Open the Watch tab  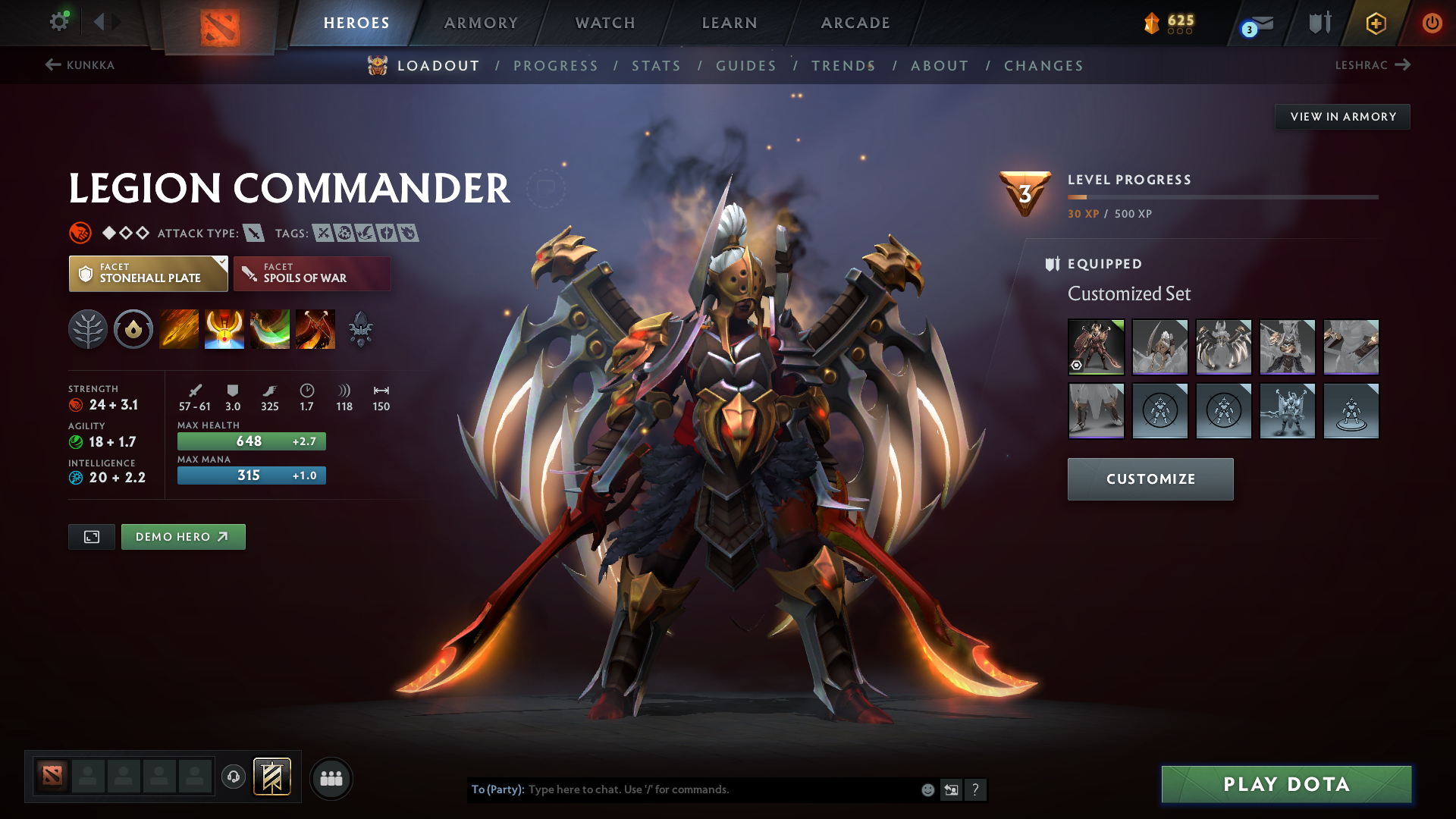(x=605, y=23)
